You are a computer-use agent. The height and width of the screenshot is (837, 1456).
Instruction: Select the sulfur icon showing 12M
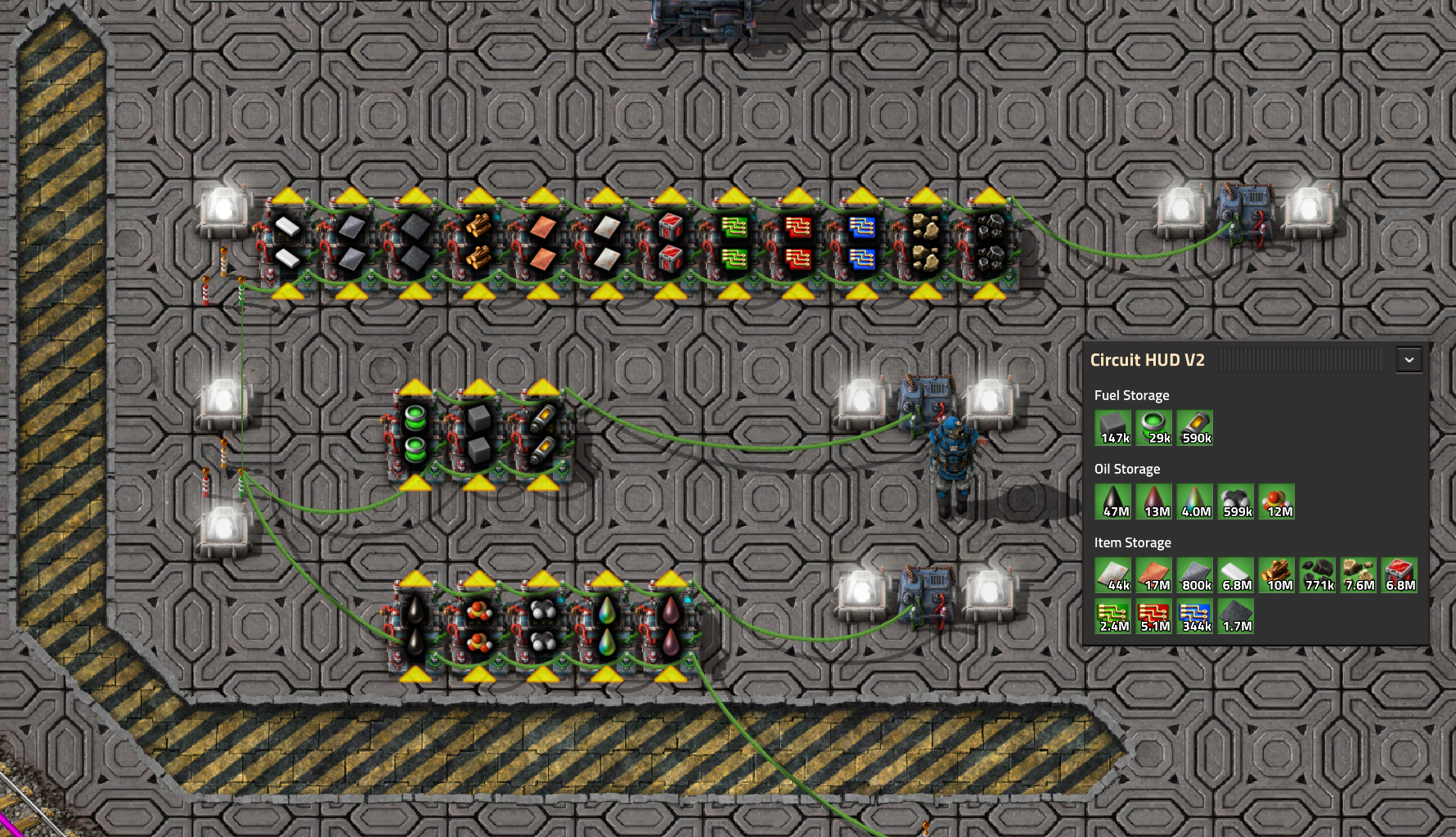(1277, 501)
